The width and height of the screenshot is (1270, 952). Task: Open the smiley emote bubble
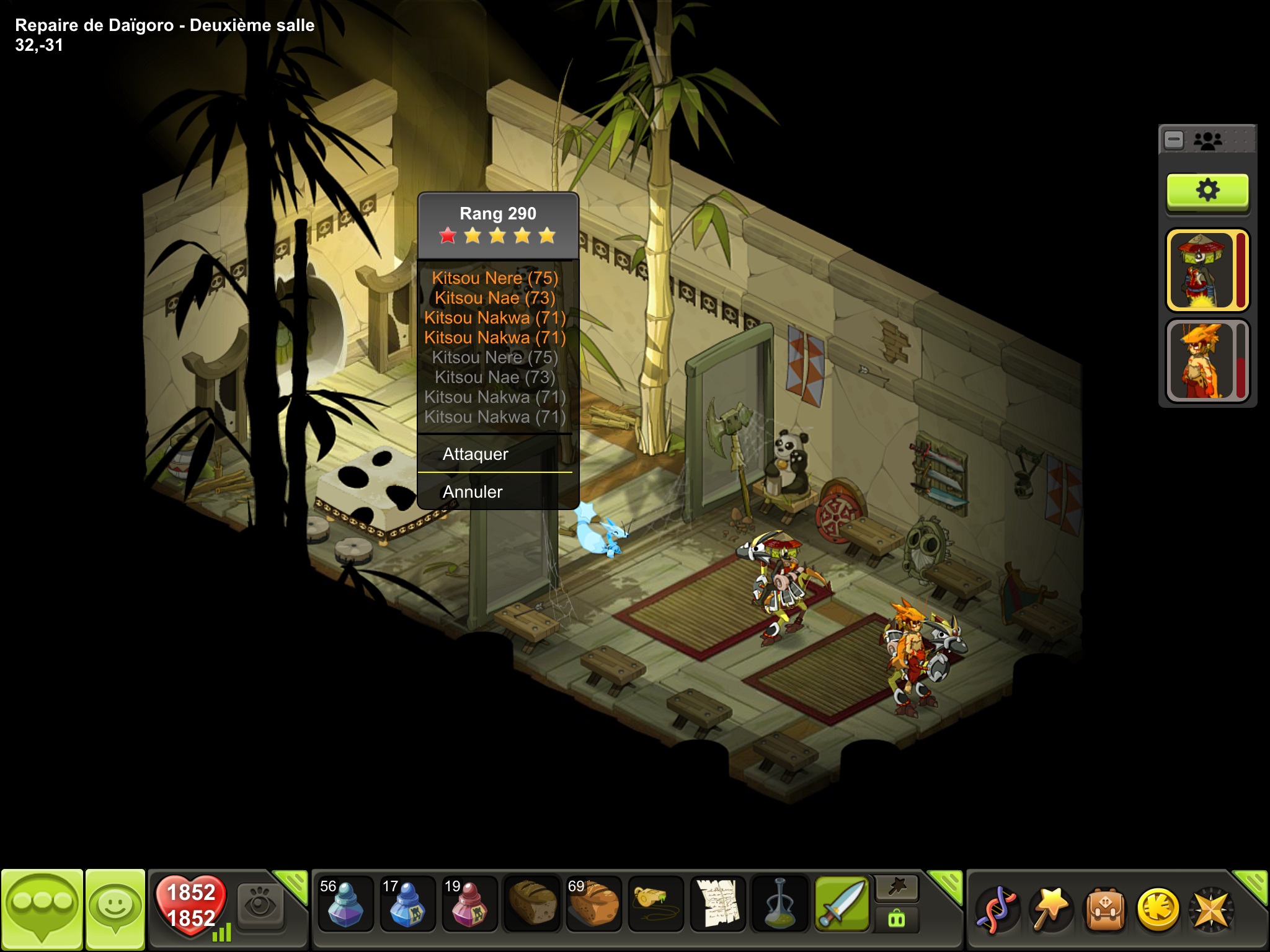click(115, 909)
